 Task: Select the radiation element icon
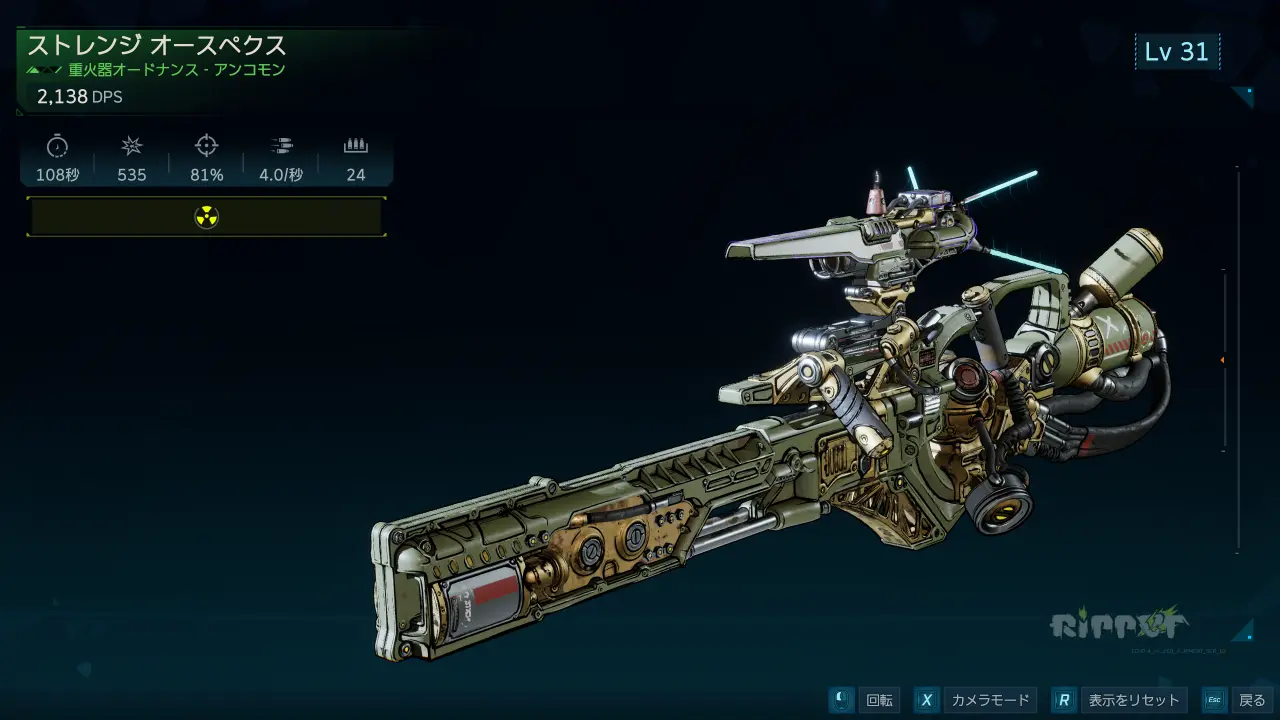click(206, 217)
